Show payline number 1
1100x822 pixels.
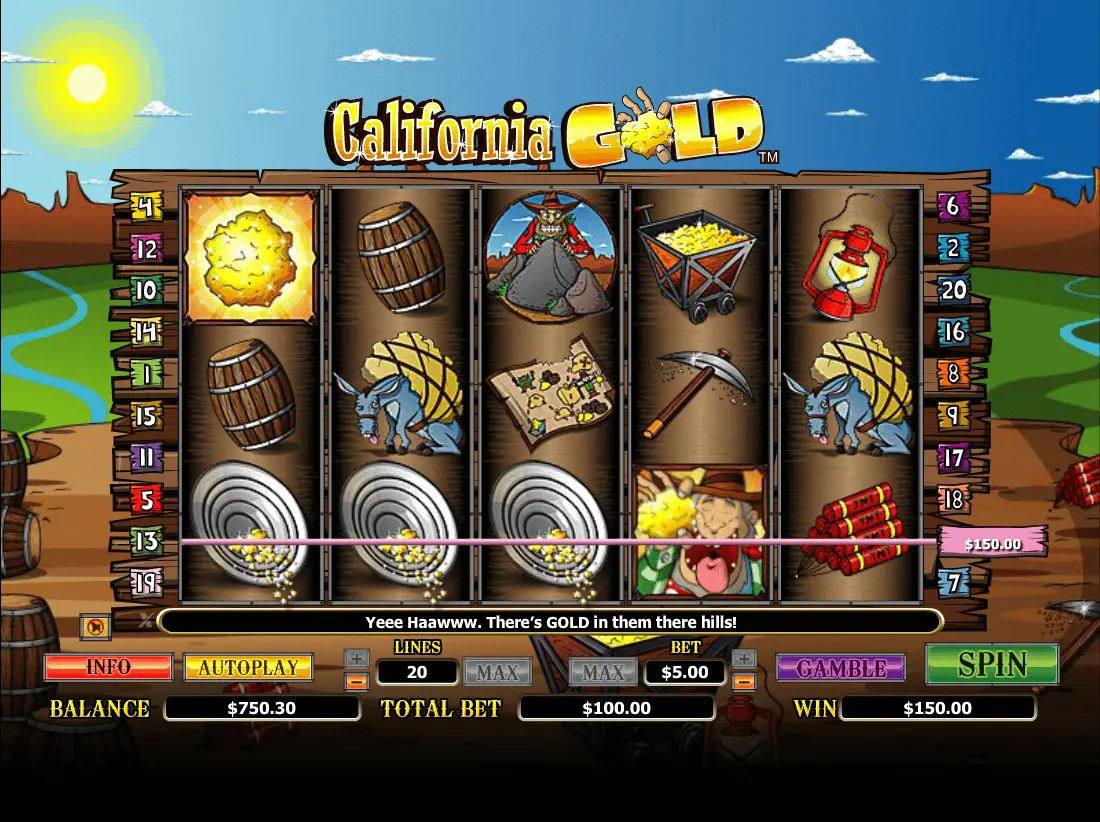click(x=146, y=373)
